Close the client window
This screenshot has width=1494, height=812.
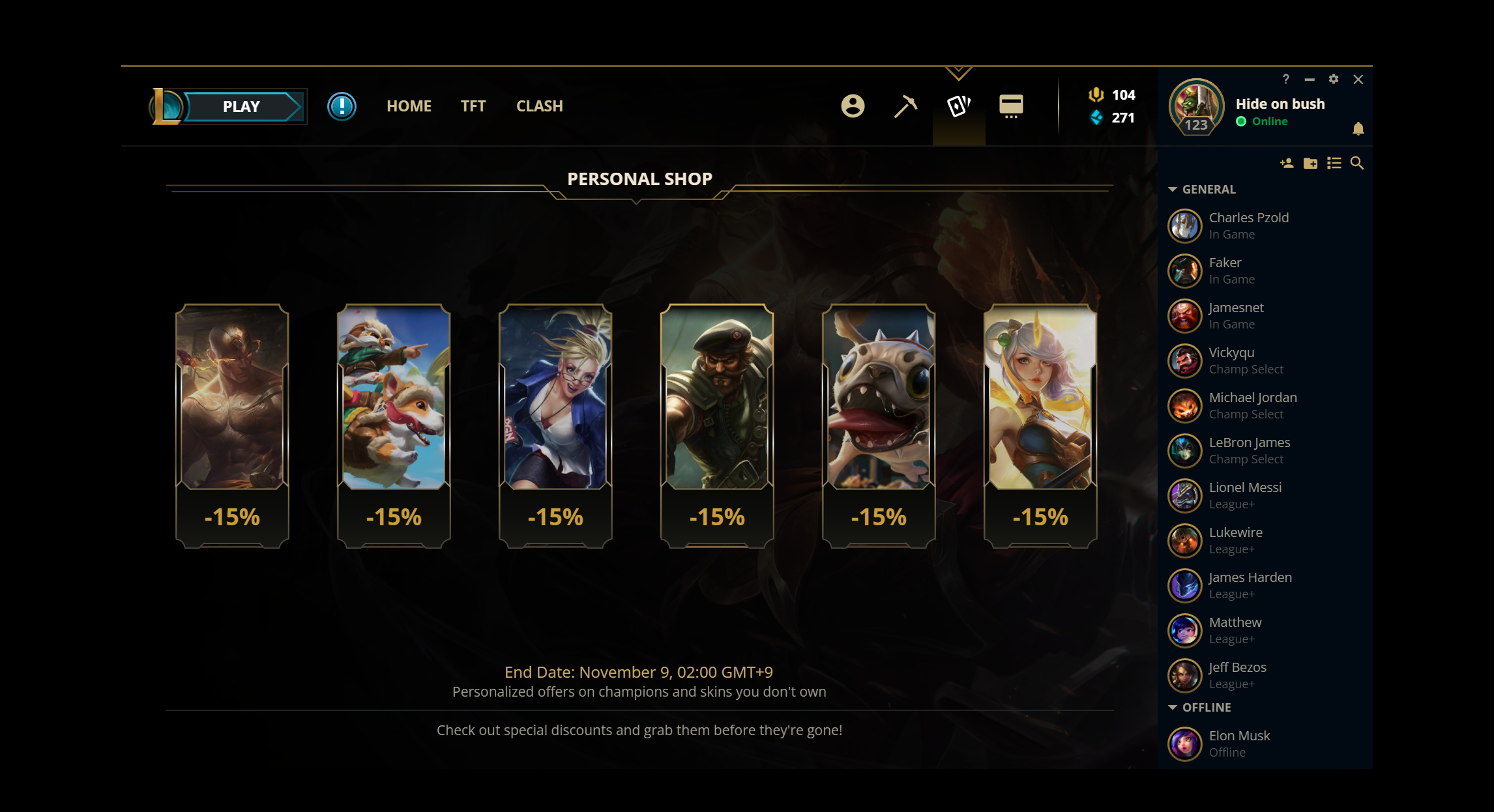click(1358, 80)
